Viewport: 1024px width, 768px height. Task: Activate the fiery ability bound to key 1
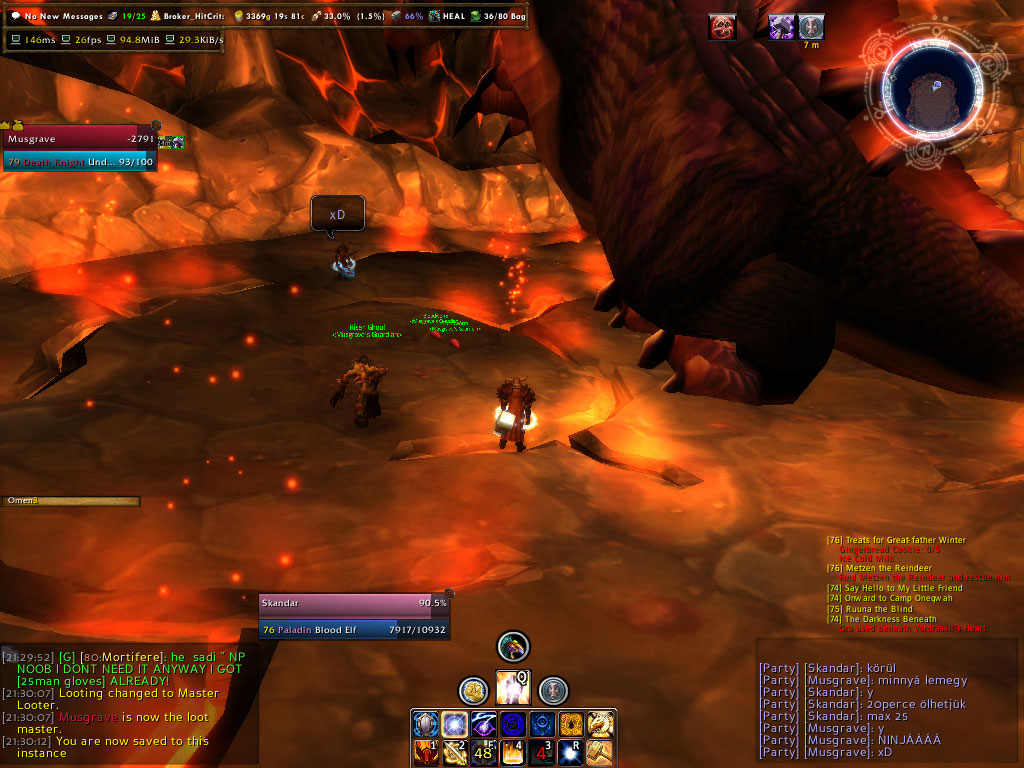pos(426,752)
